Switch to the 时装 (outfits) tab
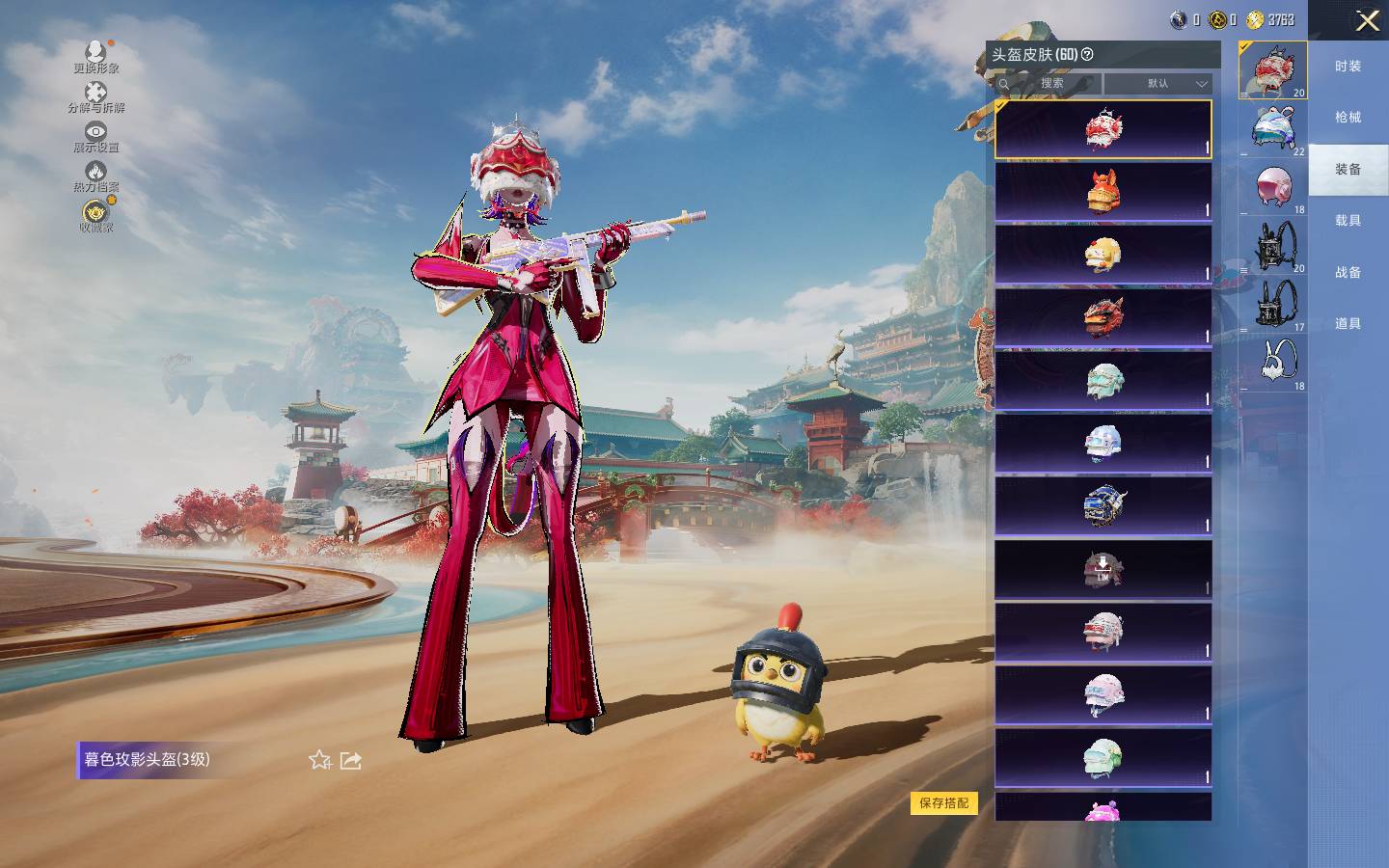The image size is (1389, 868). click(x=1348, y=67)
